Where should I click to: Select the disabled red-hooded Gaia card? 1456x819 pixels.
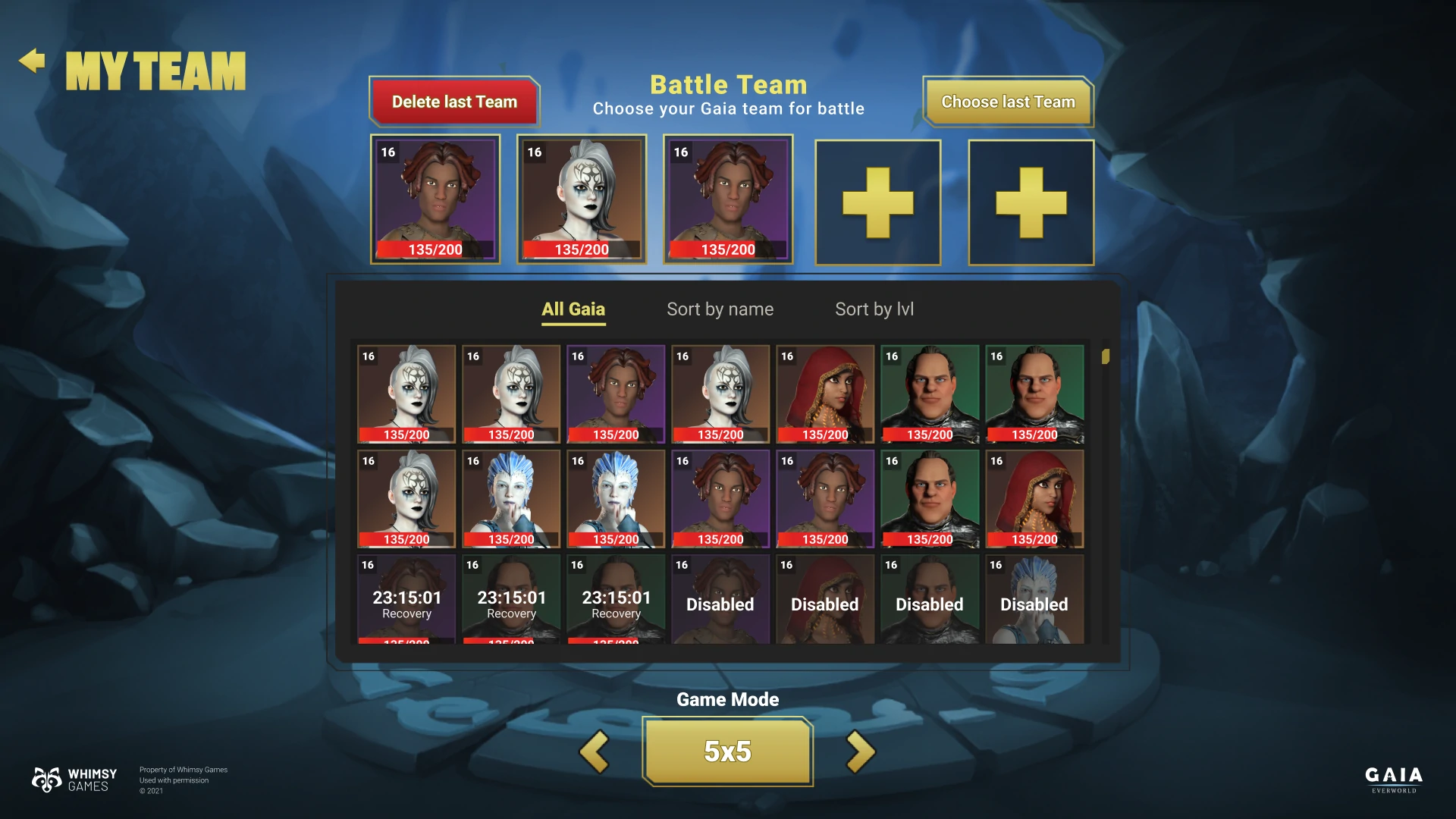tap(825, 600)
